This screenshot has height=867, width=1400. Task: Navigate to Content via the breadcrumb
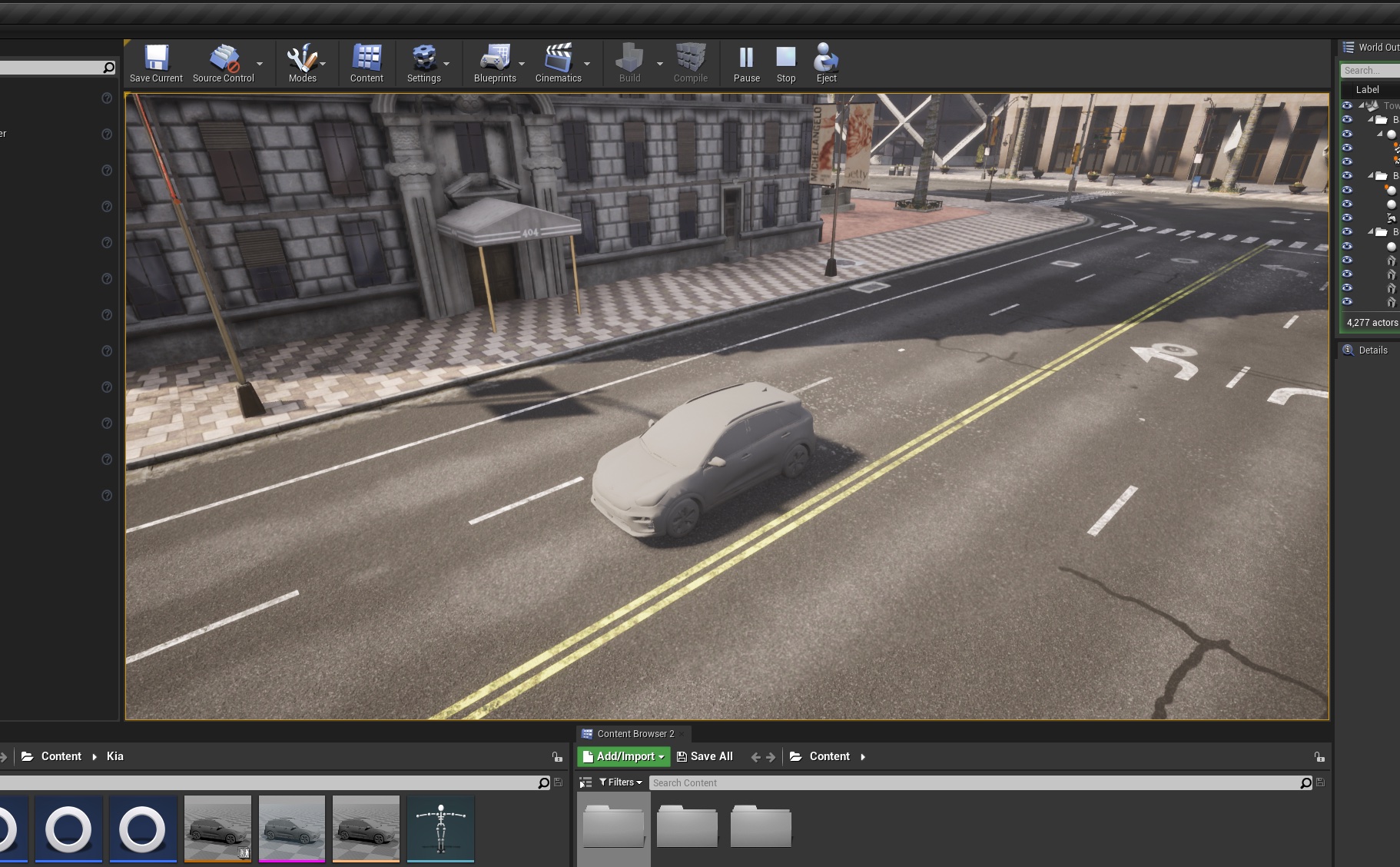pos(830,756)
